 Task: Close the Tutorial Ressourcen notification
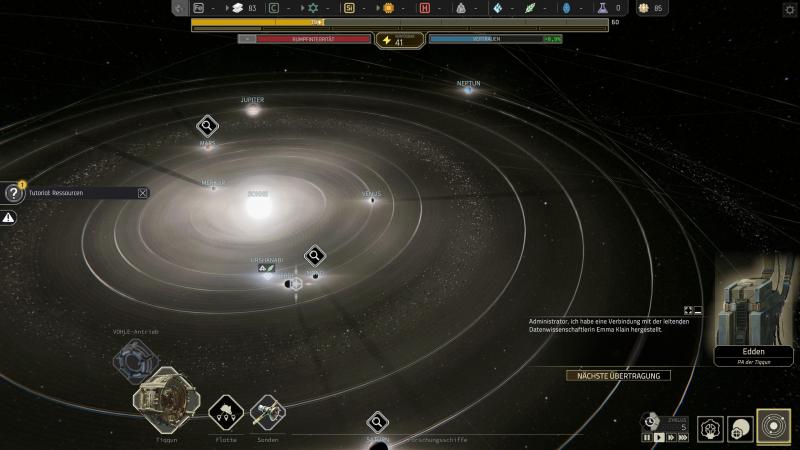pyautogui.click(x=143, y=193)
